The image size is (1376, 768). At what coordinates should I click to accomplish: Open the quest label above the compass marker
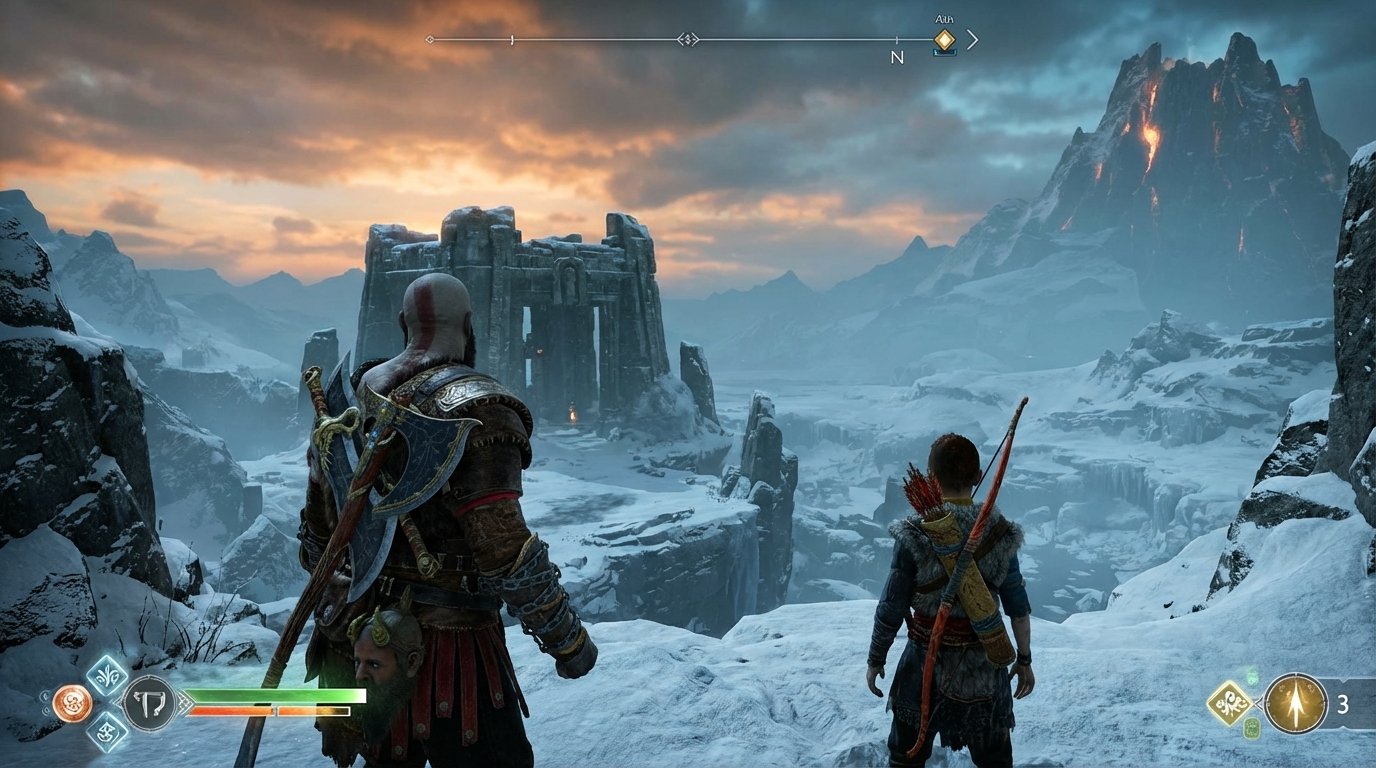point(945,17)
